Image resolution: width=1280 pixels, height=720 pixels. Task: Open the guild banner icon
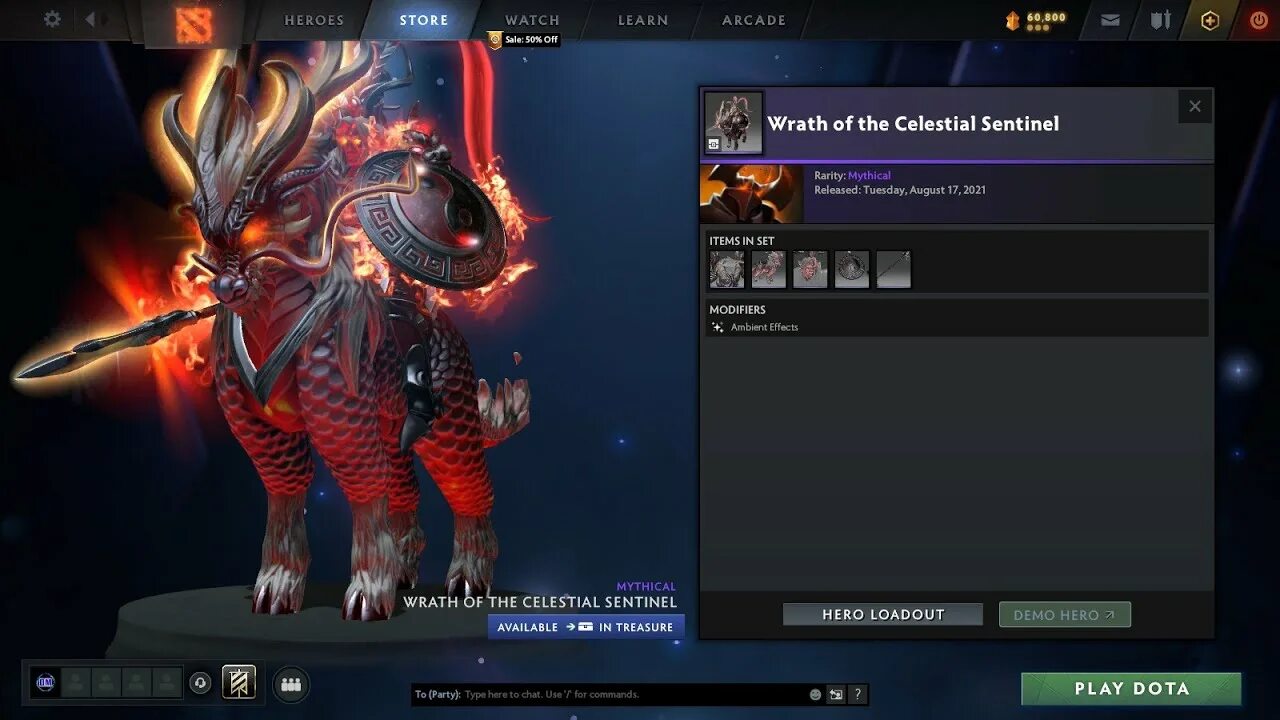[239, 683]
